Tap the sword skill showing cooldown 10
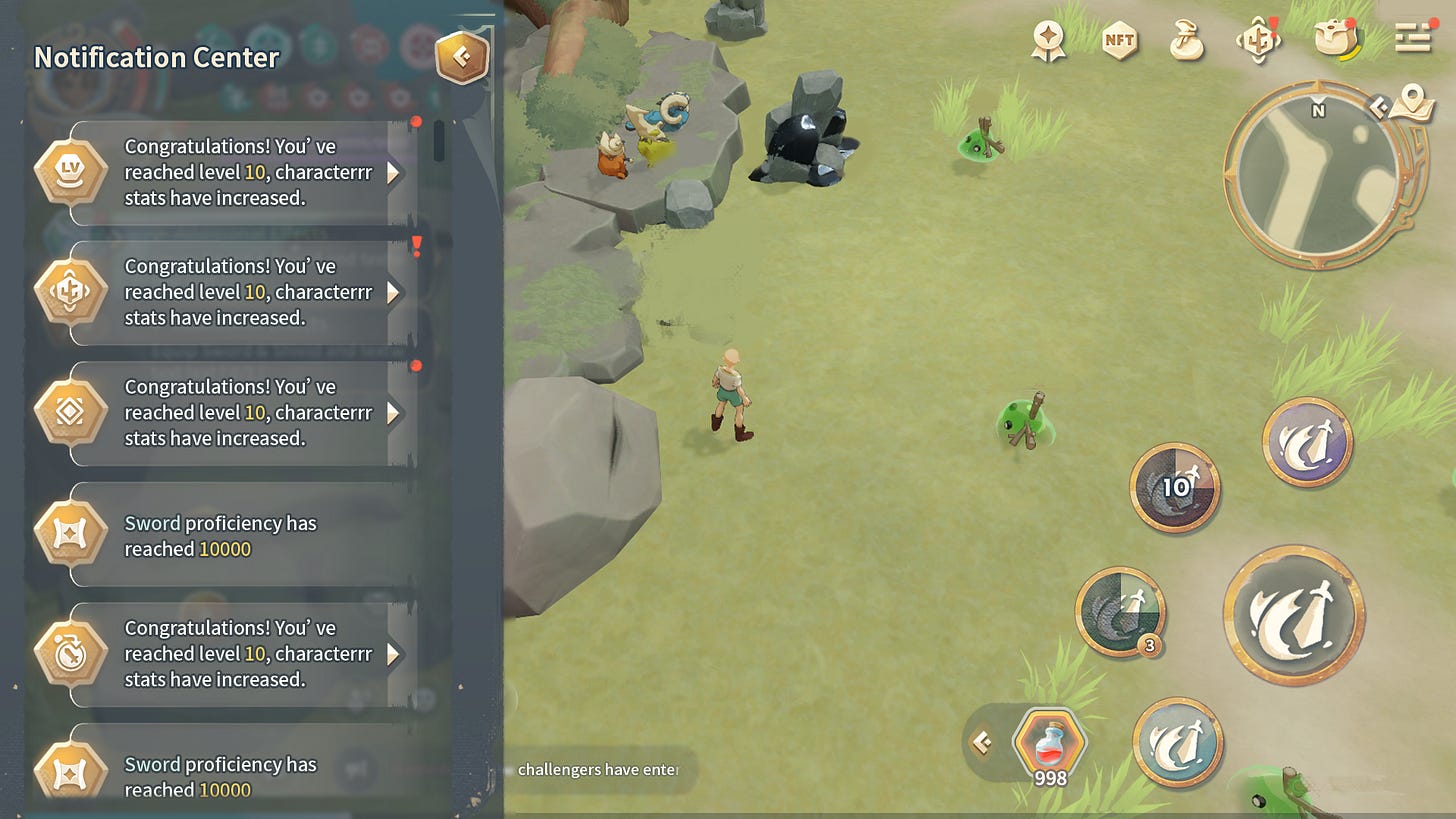This screenshot has height=819, width=1456. pos(1175,487)
